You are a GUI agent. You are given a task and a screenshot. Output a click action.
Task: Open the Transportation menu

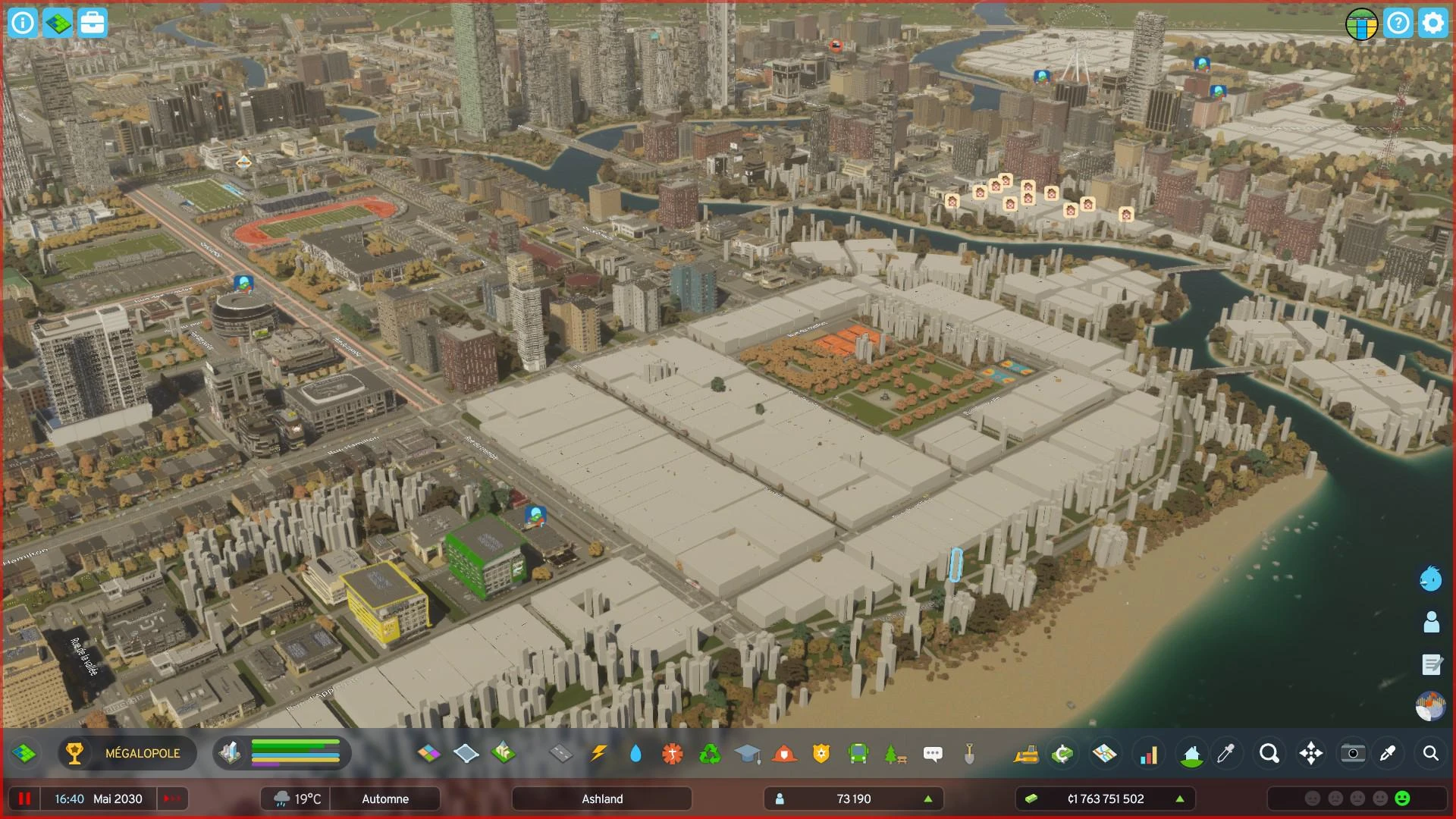coord(858,754)
